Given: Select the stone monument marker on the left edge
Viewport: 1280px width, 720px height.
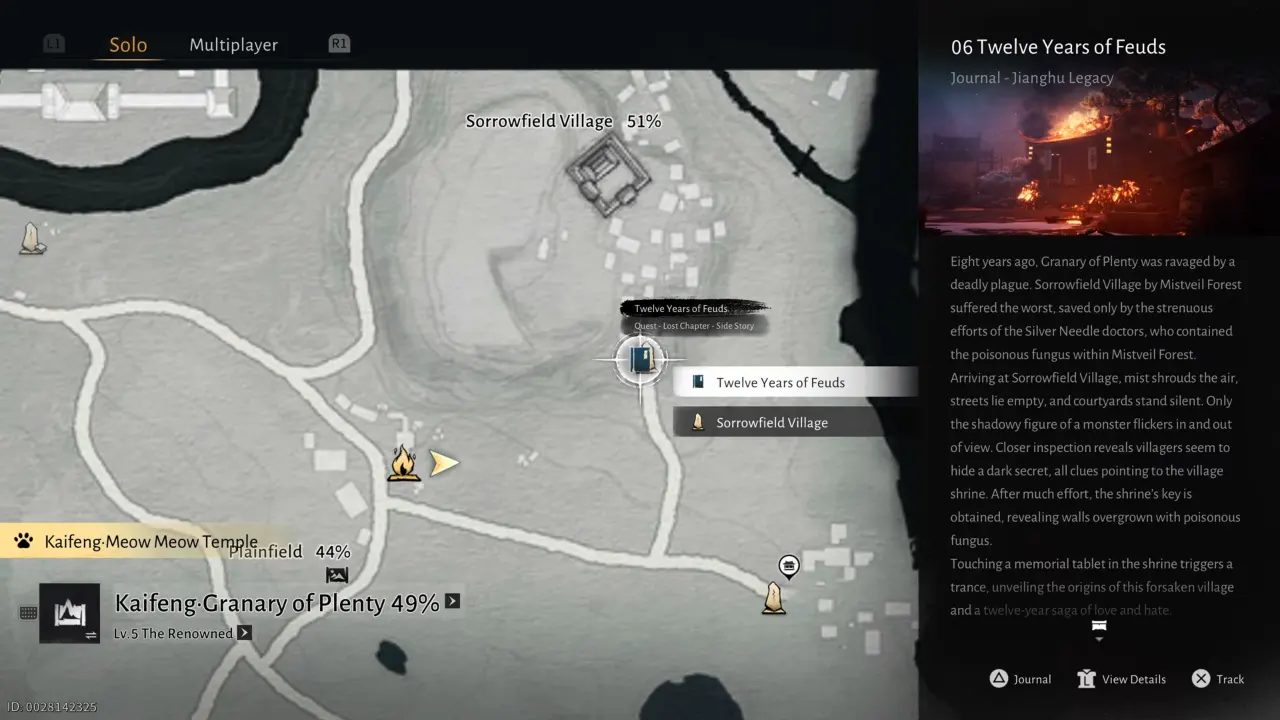Looking at the screenshot, I should pyautogui.click(x=31, y=237).
